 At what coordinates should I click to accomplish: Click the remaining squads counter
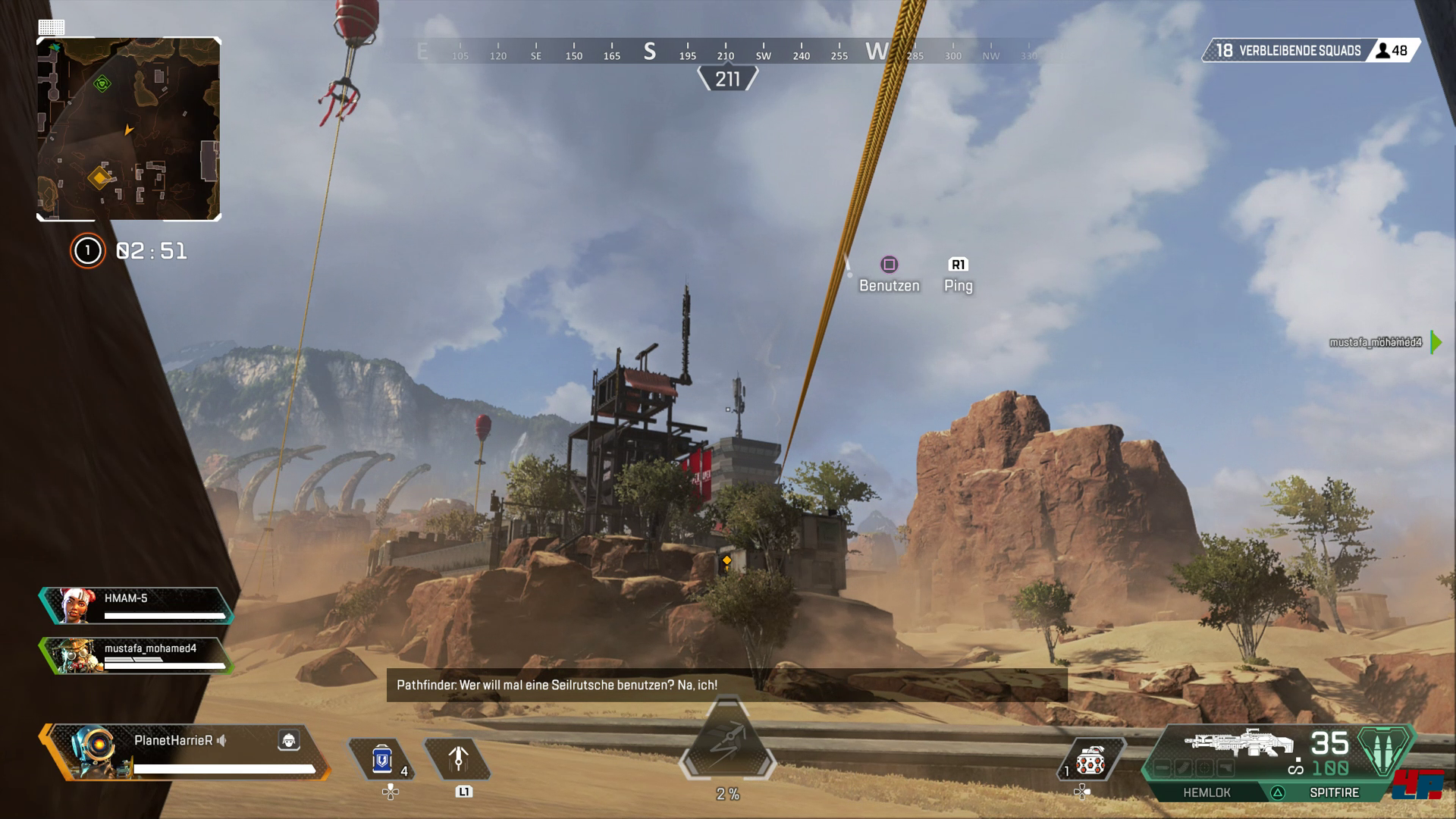click(x=1289, y=51)
